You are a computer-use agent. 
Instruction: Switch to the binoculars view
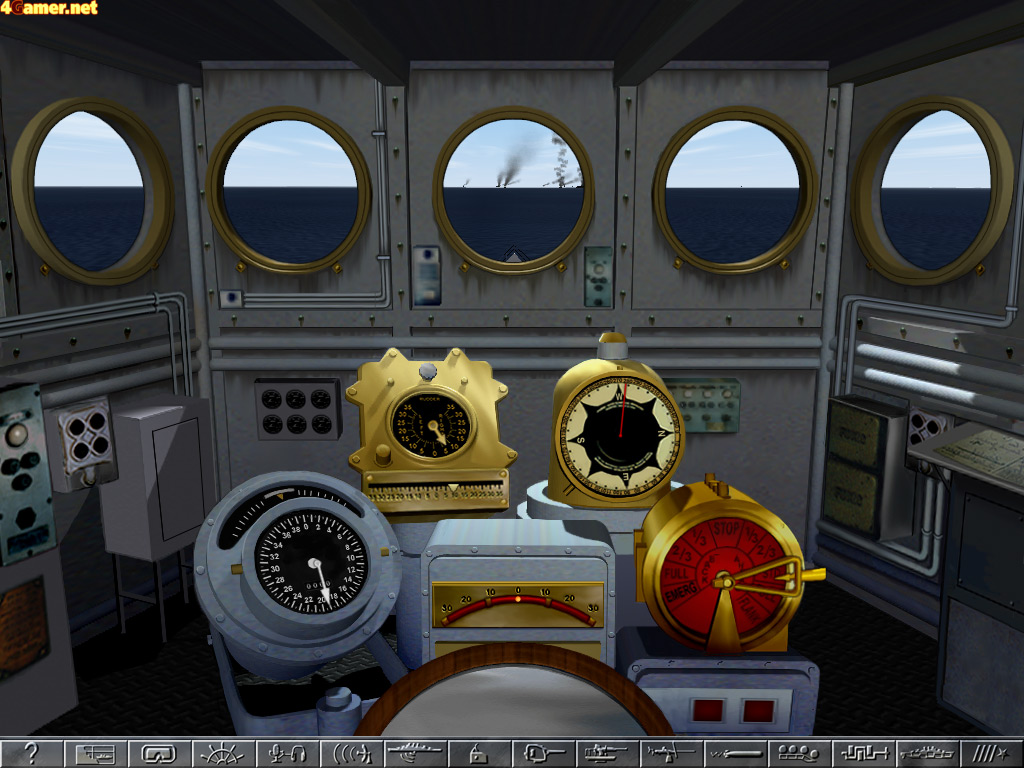point(159,753)
